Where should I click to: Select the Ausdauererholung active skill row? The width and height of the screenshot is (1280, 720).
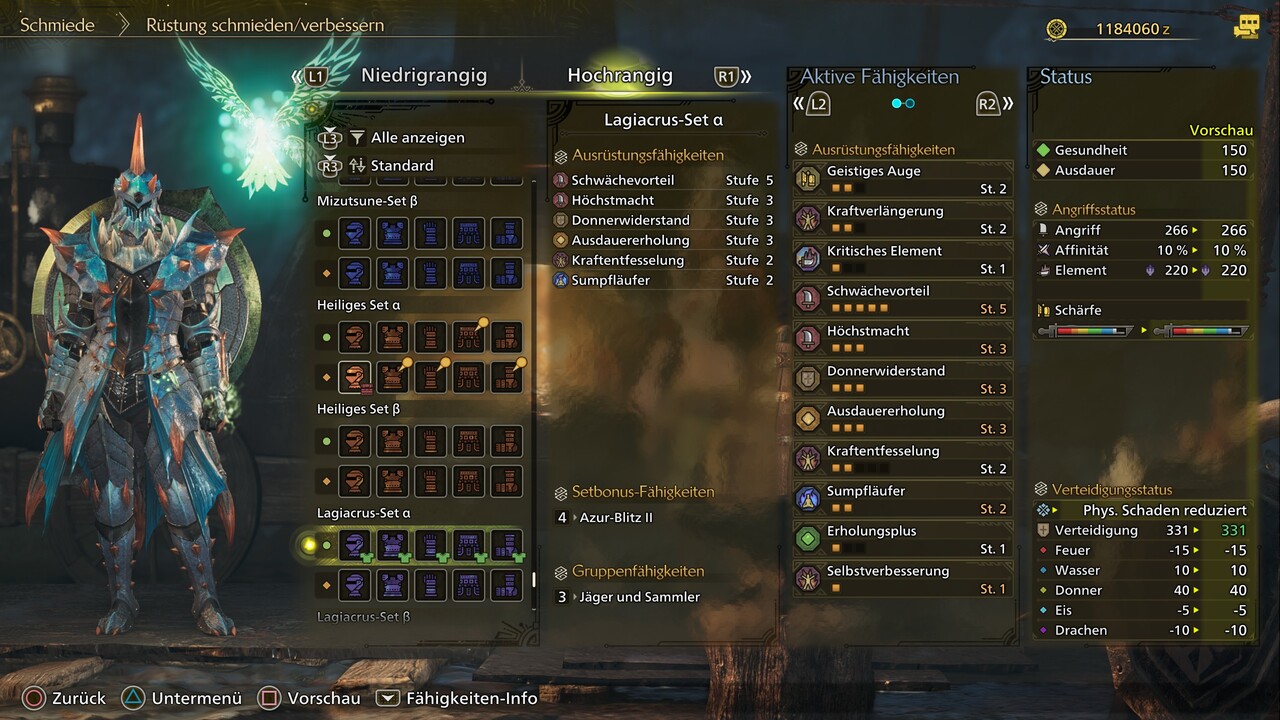[903, 420]
